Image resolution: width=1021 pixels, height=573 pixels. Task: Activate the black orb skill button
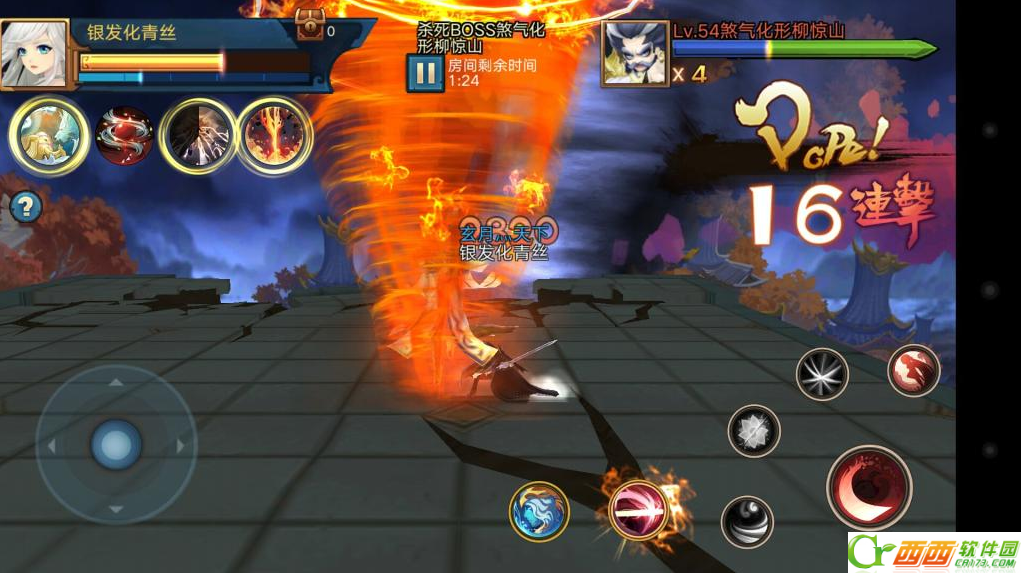(747, 521)
